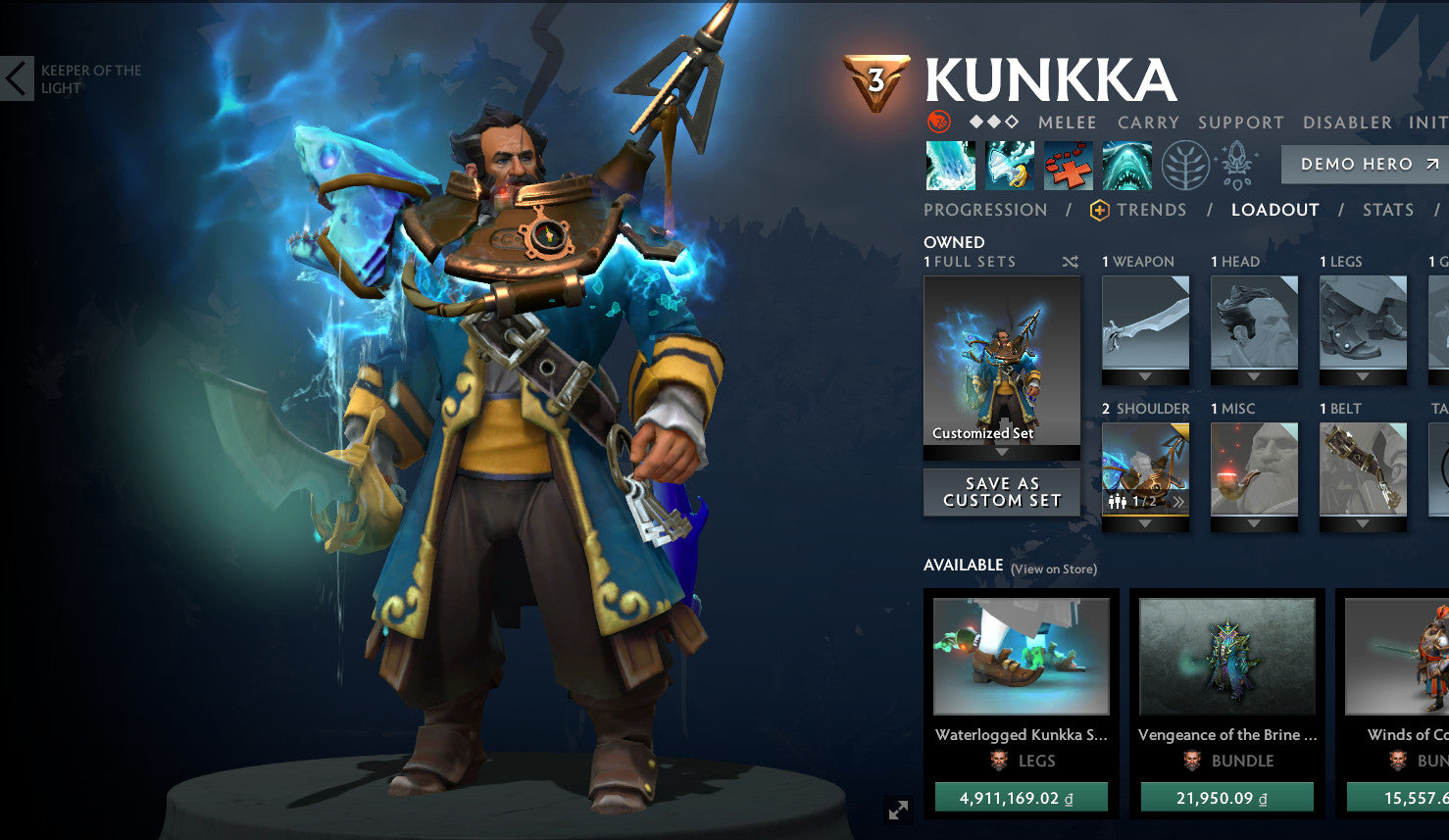Toggle the shuffle icon next to Full Sets

[x=1070, y=262]
